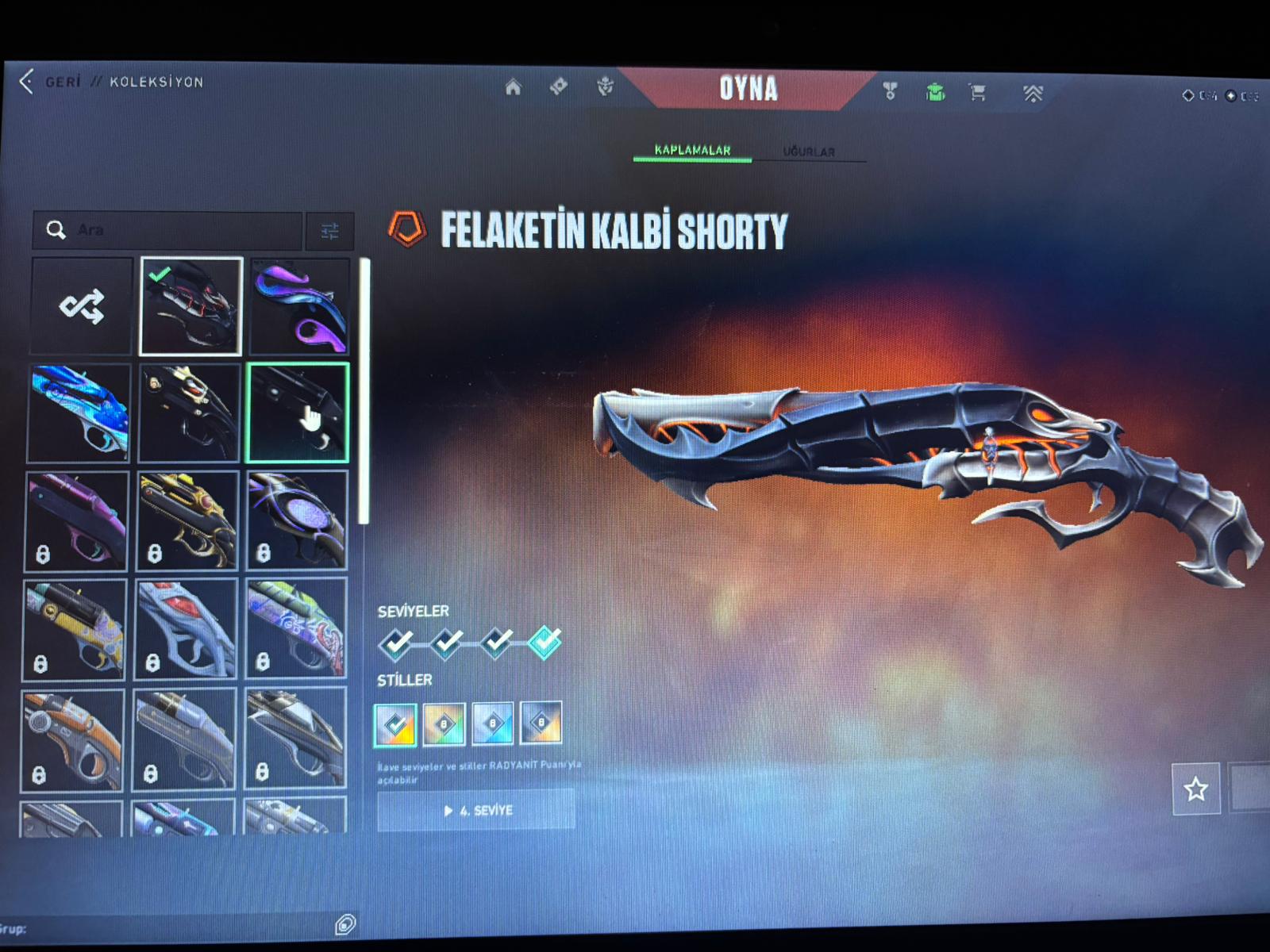Switch to the Uğurlar tab
This screenshot has height=952, width=1270.
coord(809,152)
